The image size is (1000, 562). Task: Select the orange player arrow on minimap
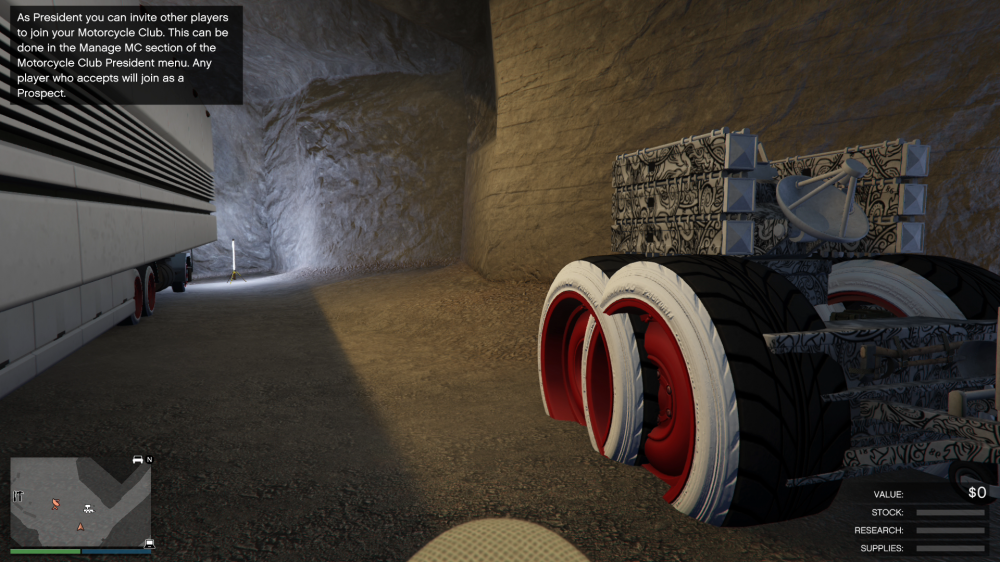coord(80,525)
